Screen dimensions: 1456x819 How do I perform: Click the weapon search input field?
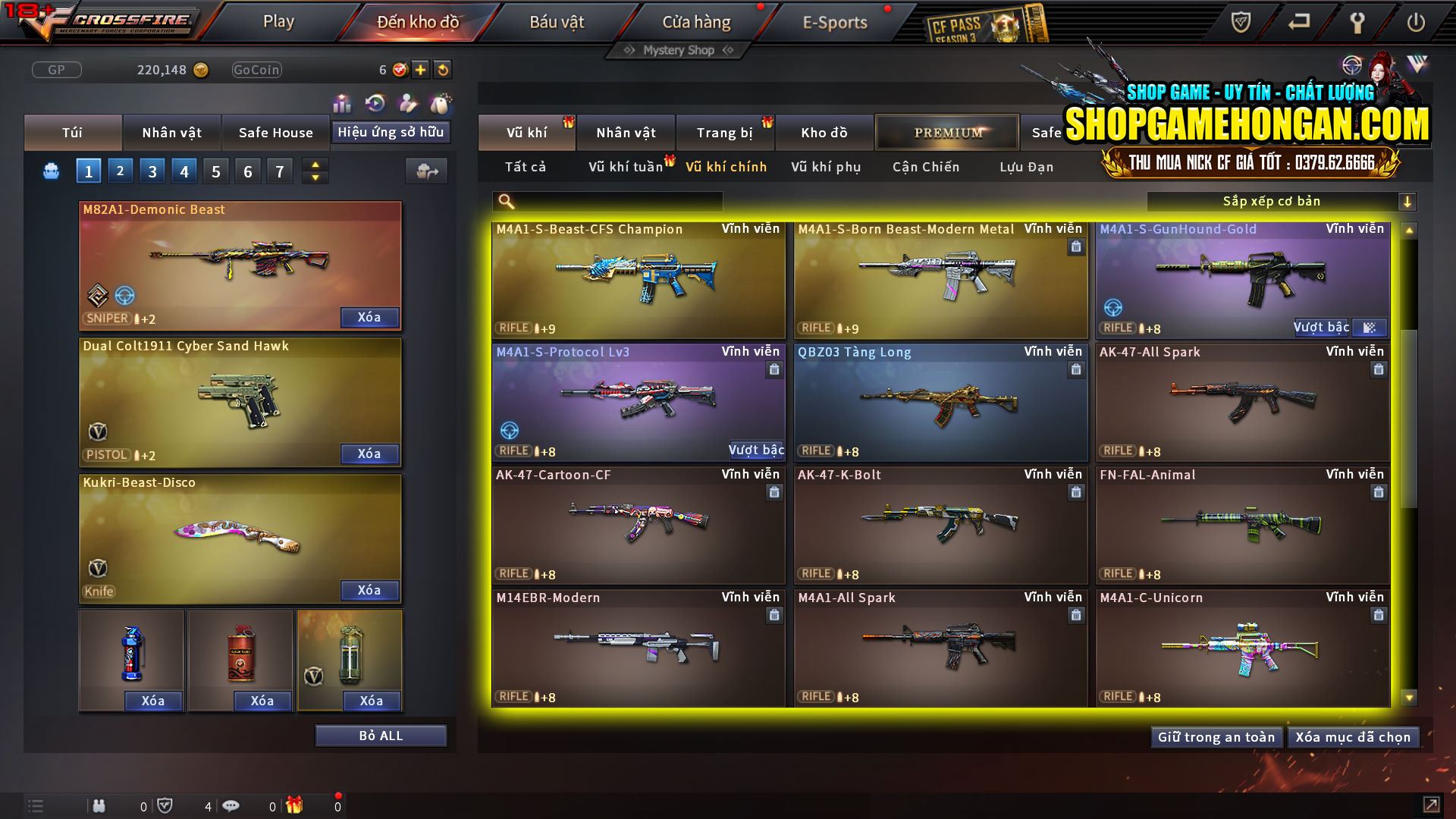click(607, 201)
